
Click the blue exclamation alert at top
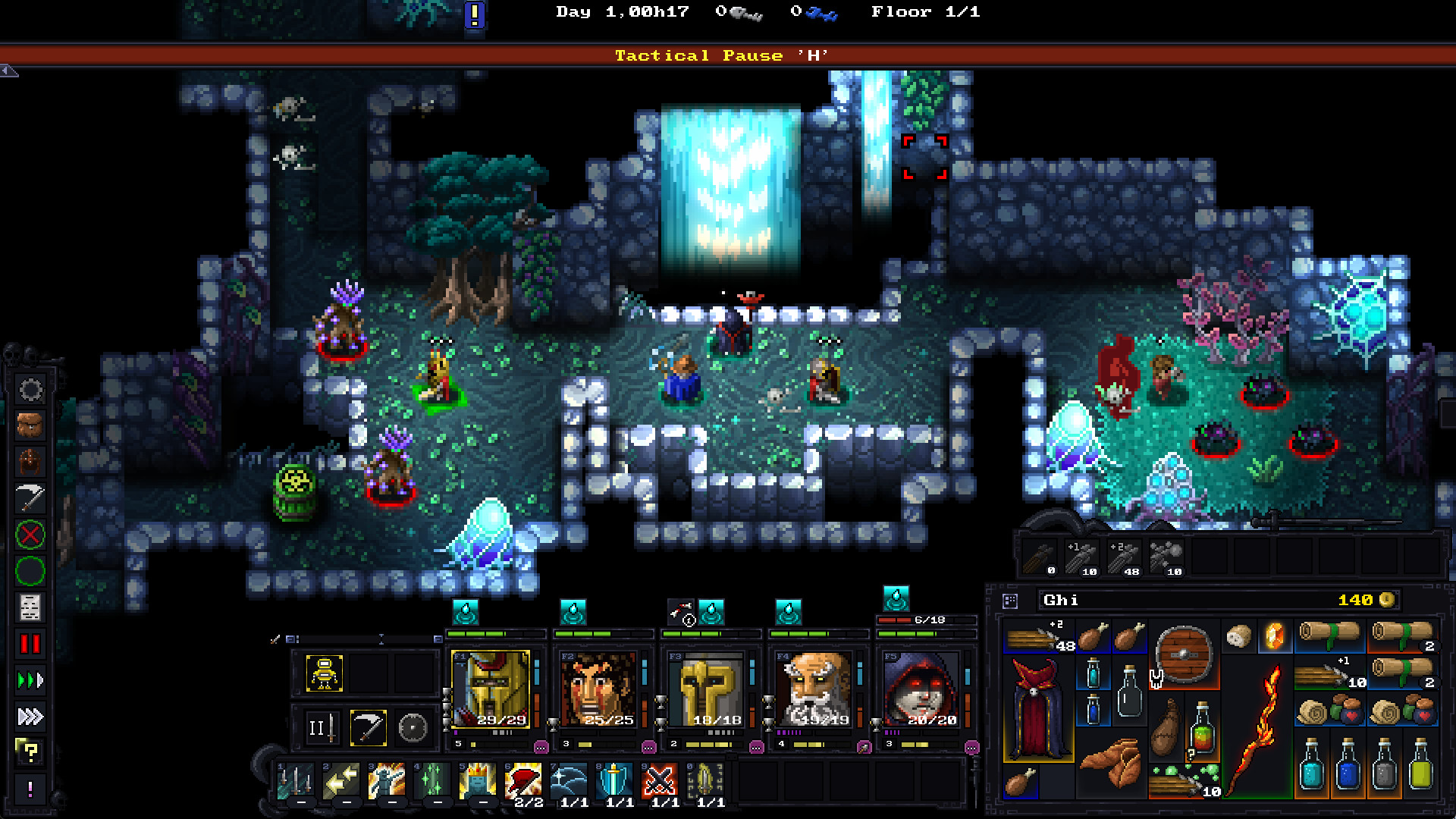tap(475, 14)
